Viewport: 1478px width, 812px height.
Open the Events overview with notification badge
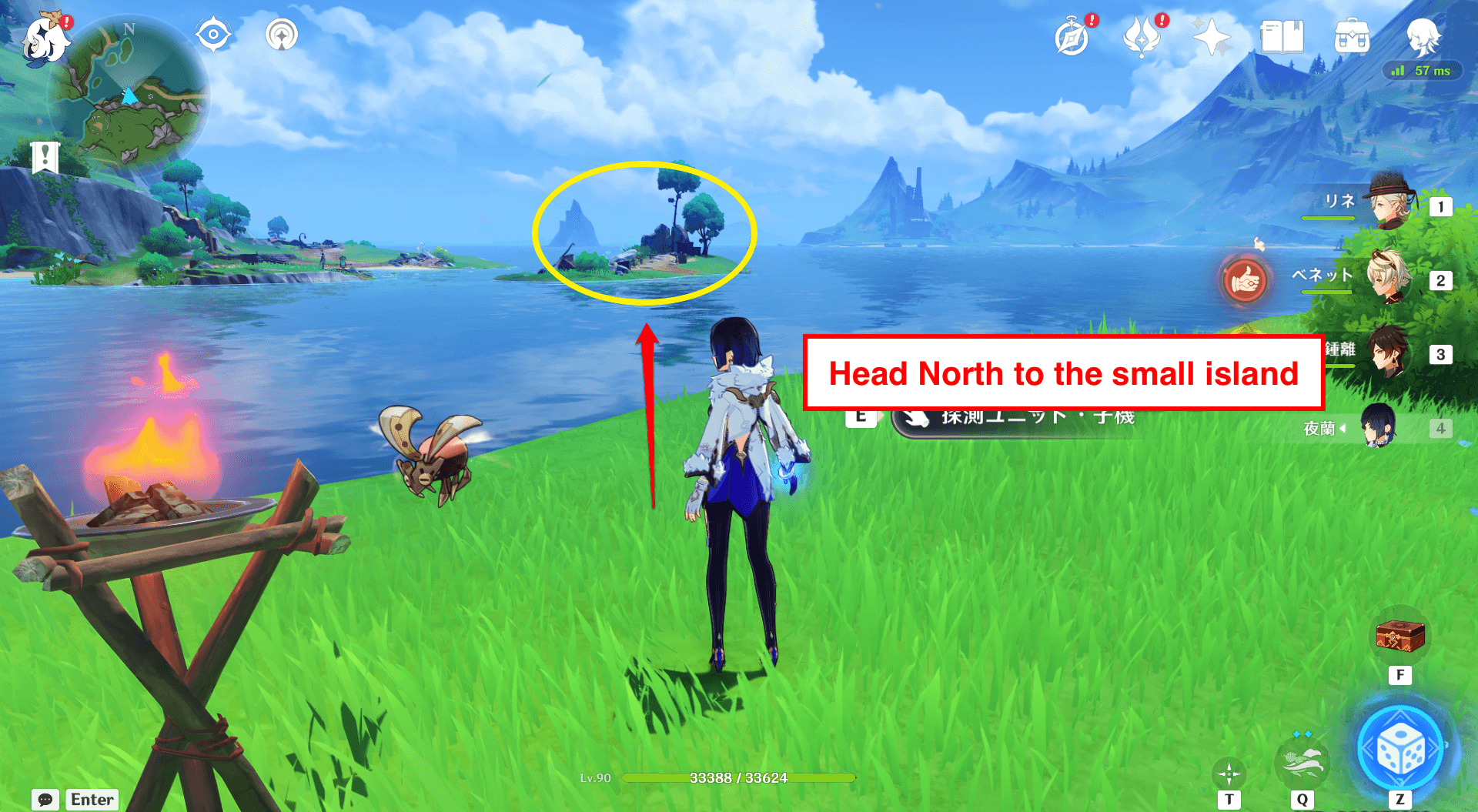pyautogui.click(x=1142, y=35)
